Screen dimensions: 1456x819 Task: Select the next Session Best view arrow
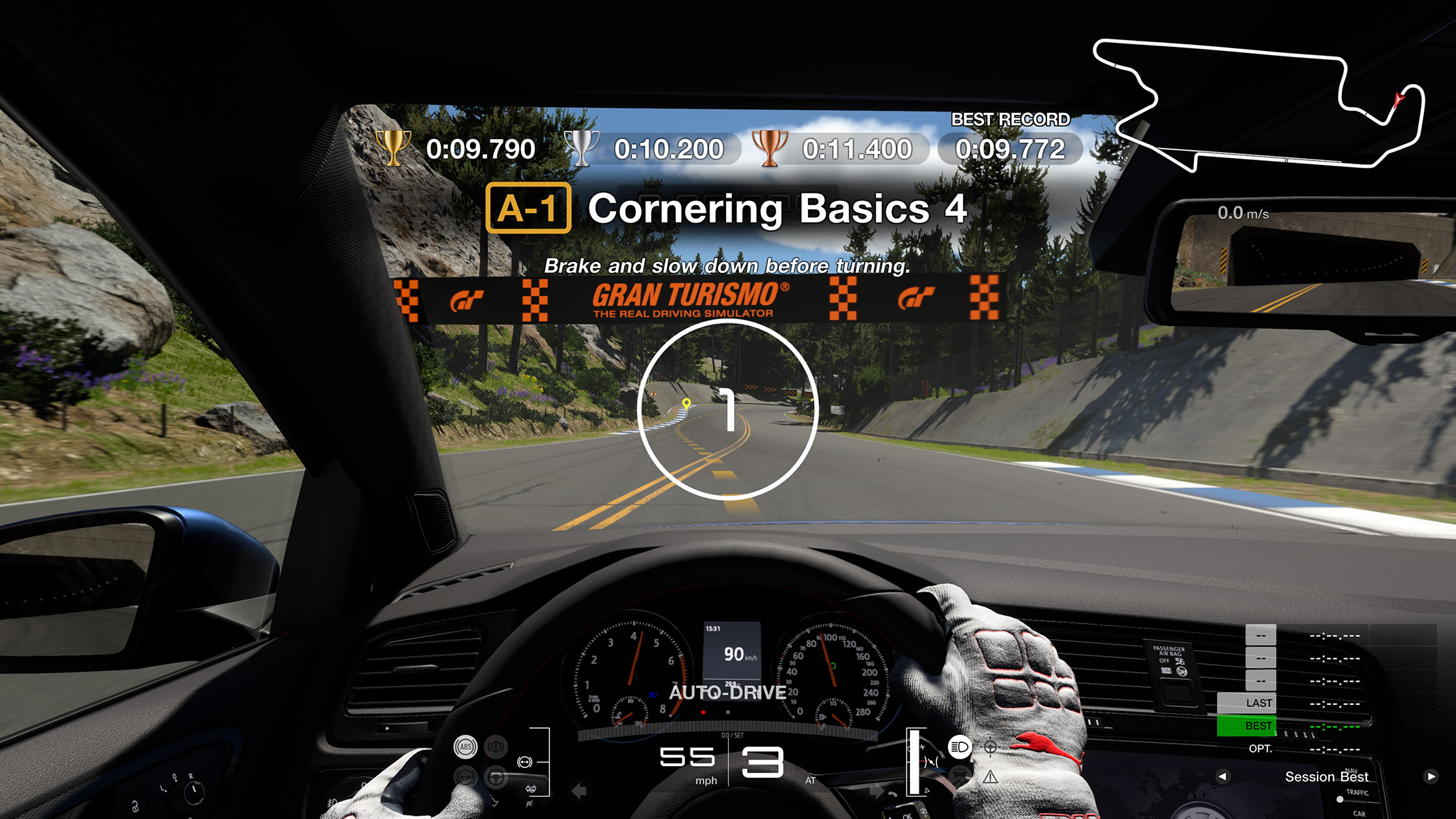pyautogui.click(x=1431, y=776)
